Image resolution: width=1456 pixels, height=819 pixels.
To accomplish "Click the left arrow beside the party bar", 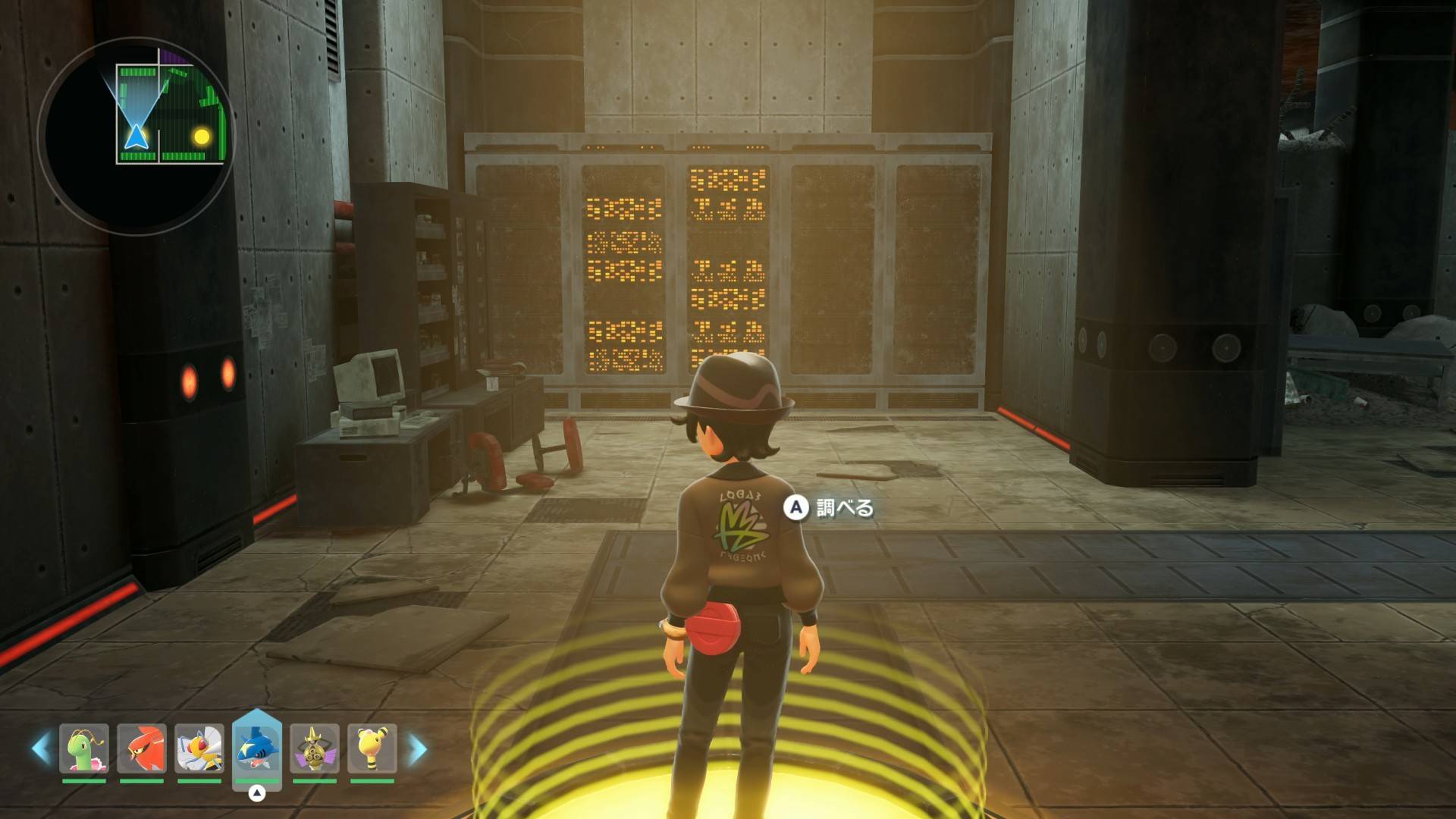I will pyautogui.click(x=41, y=748).
